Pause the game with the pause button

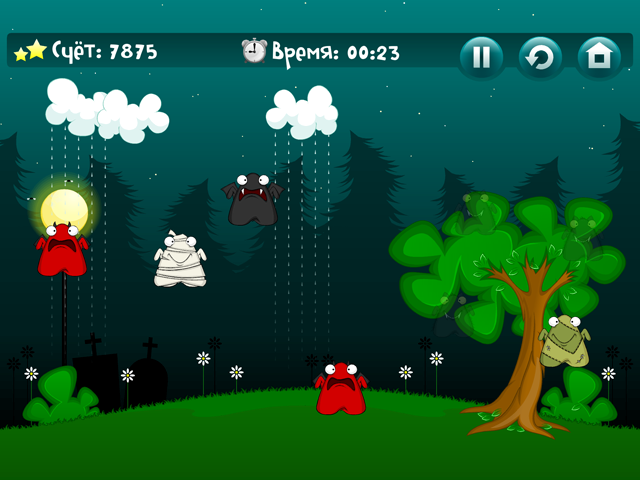[x=482, y=57]
